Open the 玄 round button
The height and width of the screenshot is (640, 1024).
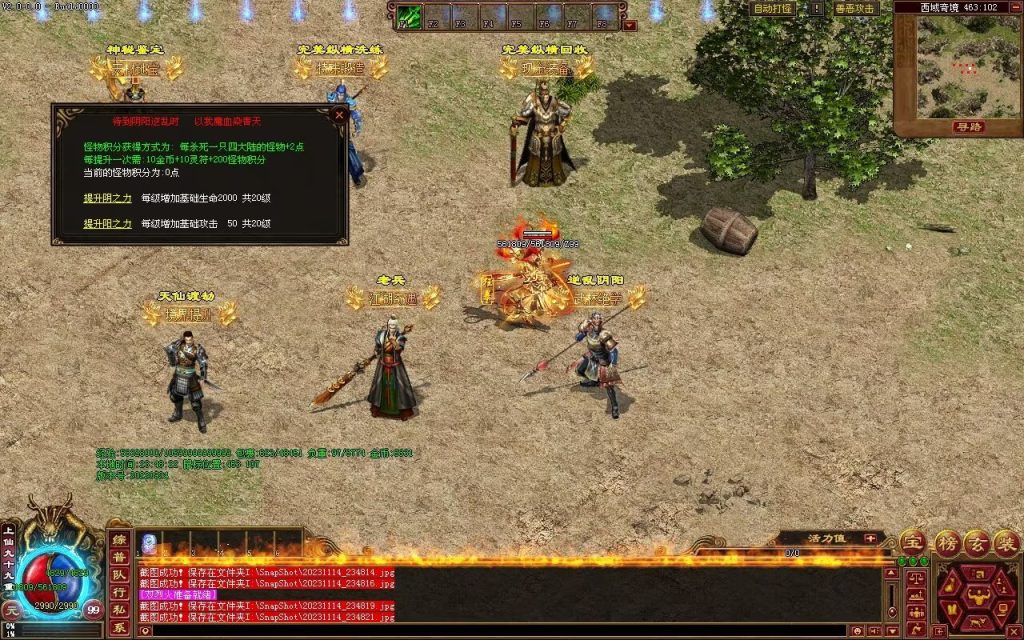coord(978,542)
